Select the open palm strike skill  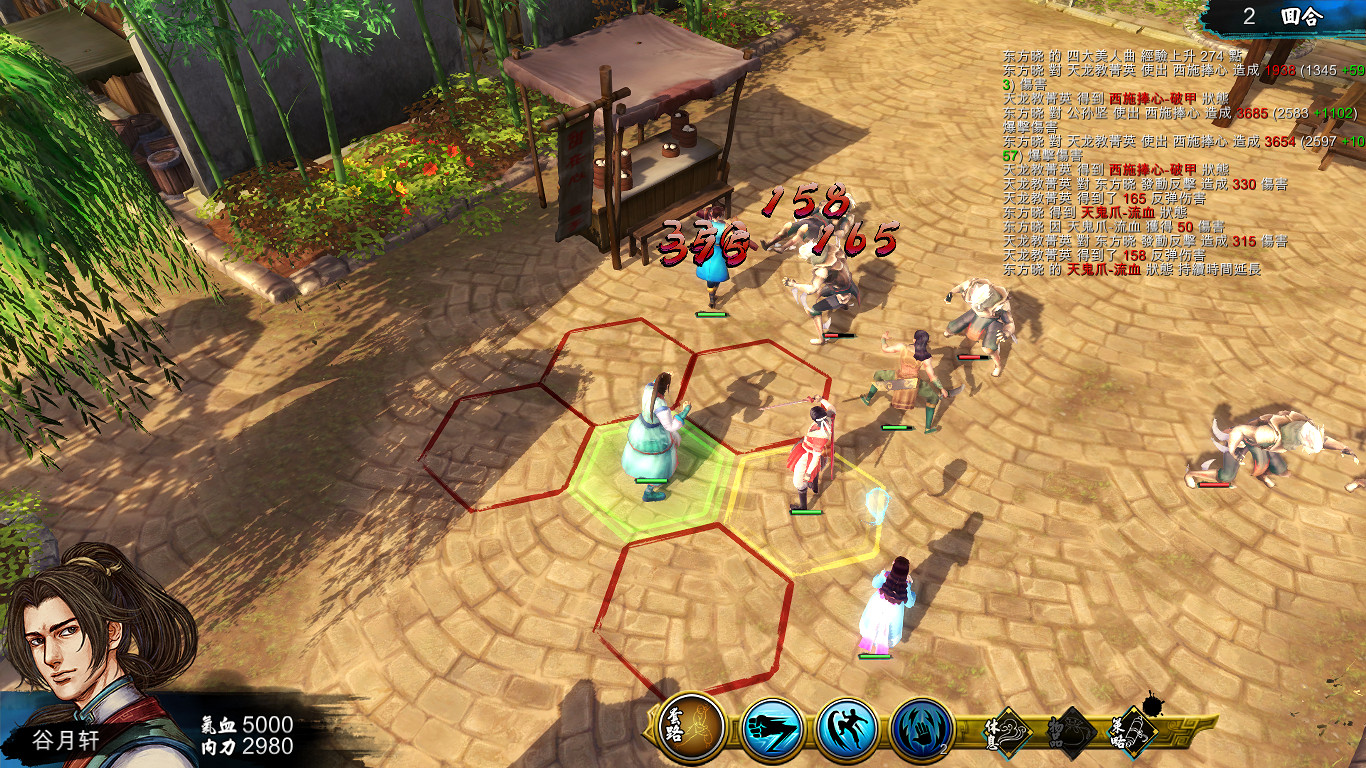pyautogui.click(x=921, y=729)
